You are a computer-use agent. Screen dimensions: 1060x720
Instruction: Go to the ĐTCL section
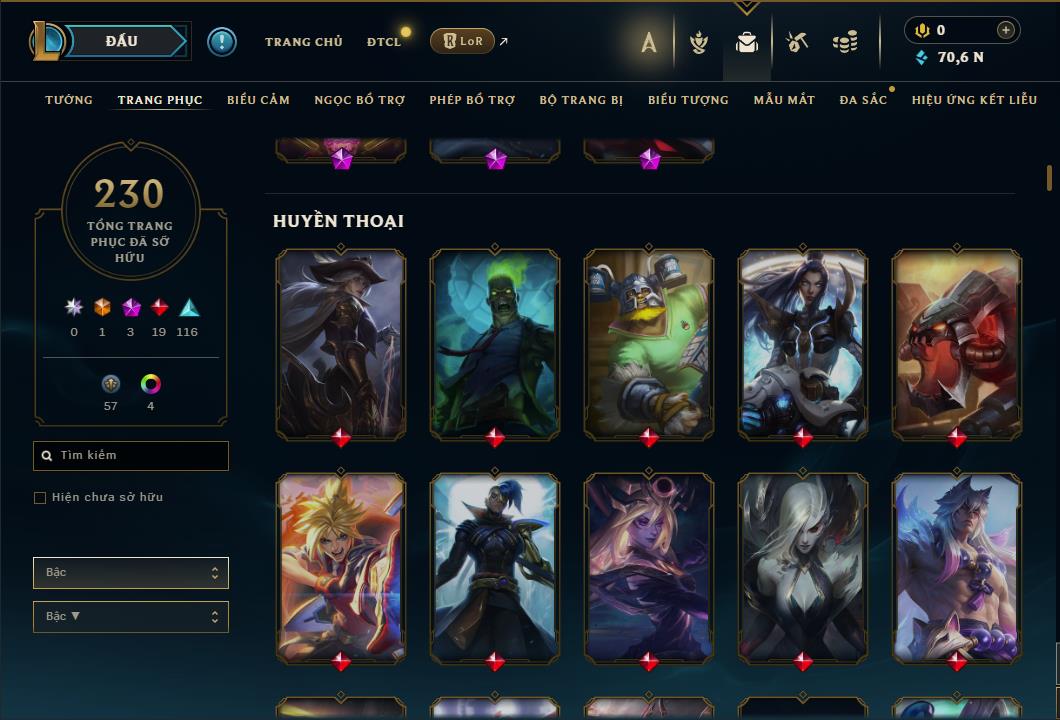tap(383, 42)
